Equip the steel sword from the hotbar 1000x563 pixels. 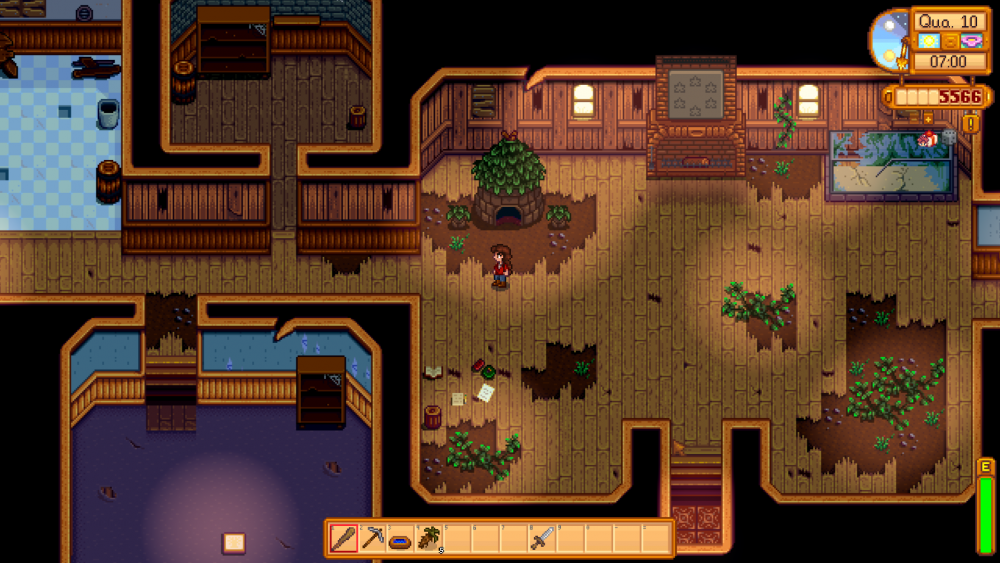tap(542, 539)
